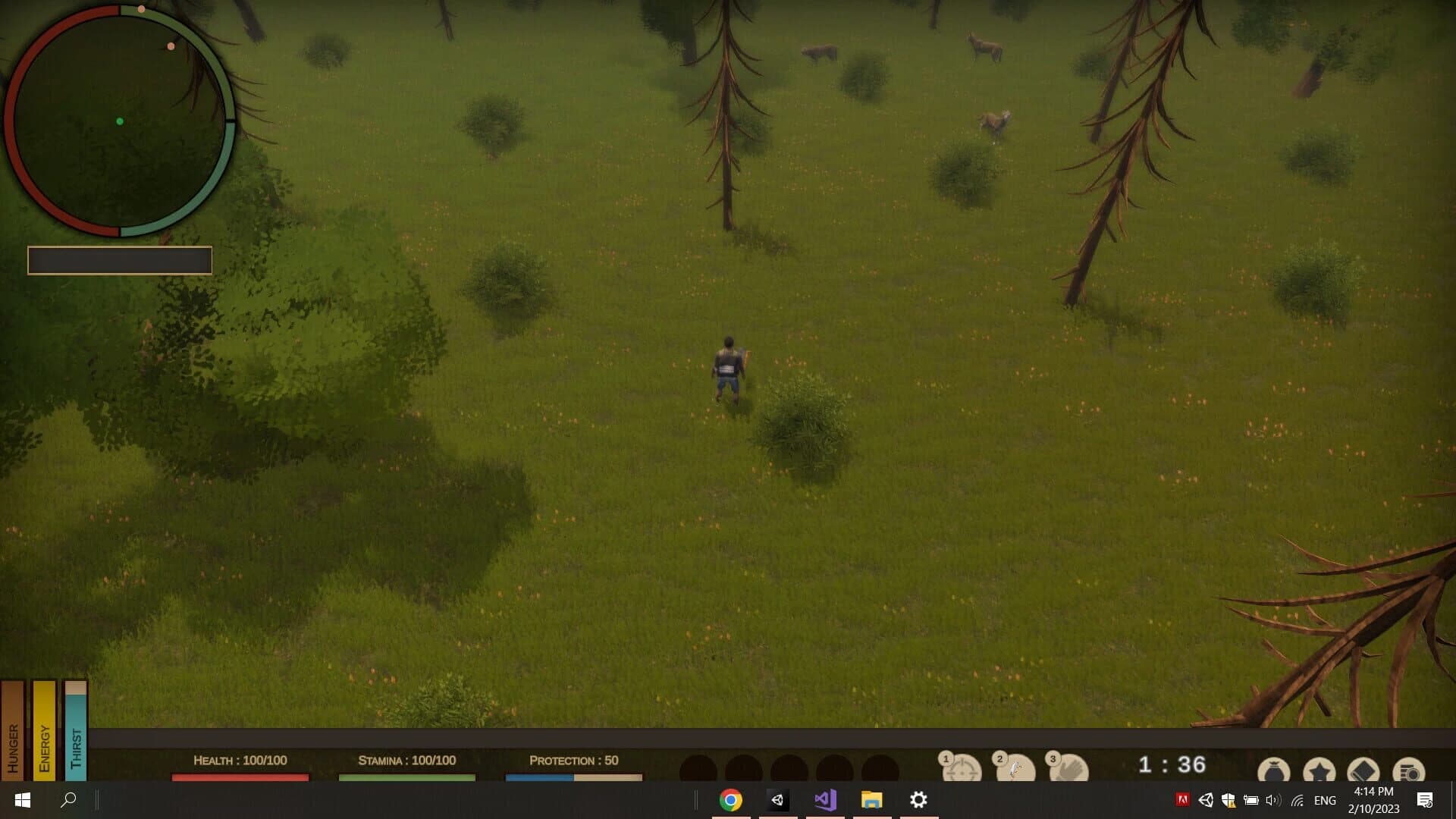The image size is (1456, 819).
Task: Expand the Action Center panel
Action: [x=1424, y=800]
